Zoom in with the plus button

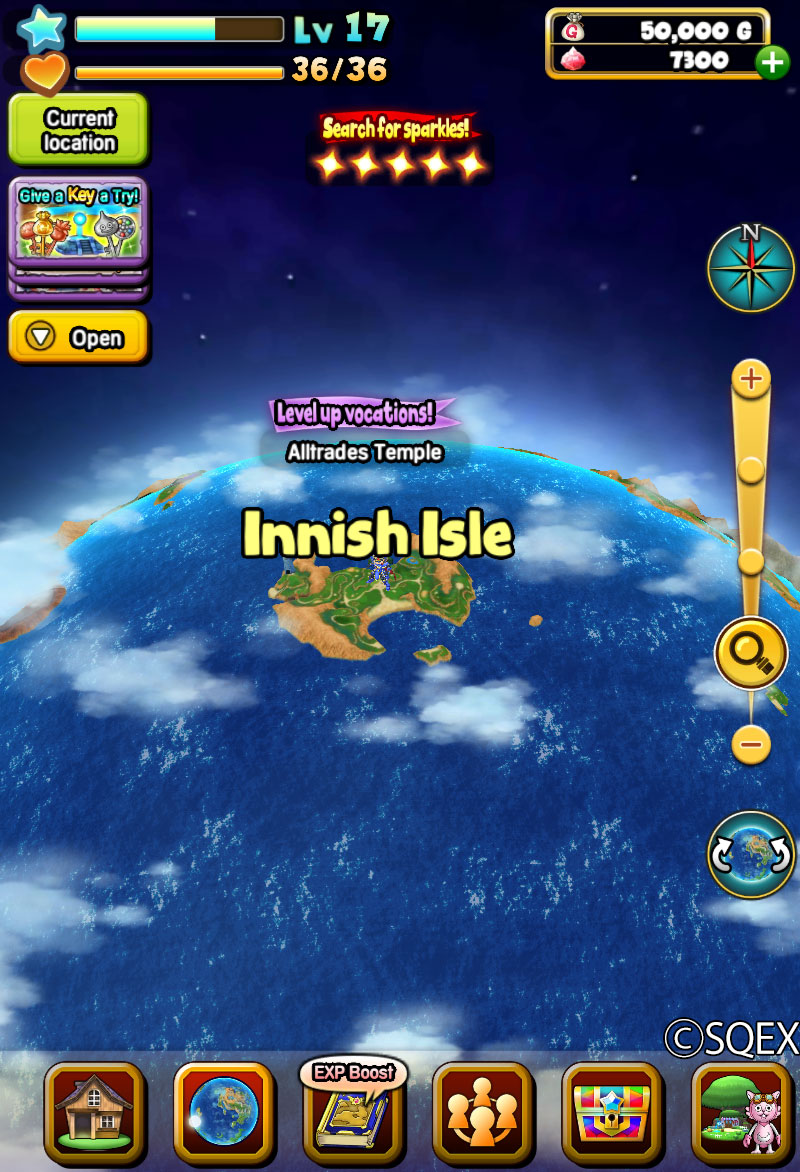pyautogui.click(x=751, y=379)
